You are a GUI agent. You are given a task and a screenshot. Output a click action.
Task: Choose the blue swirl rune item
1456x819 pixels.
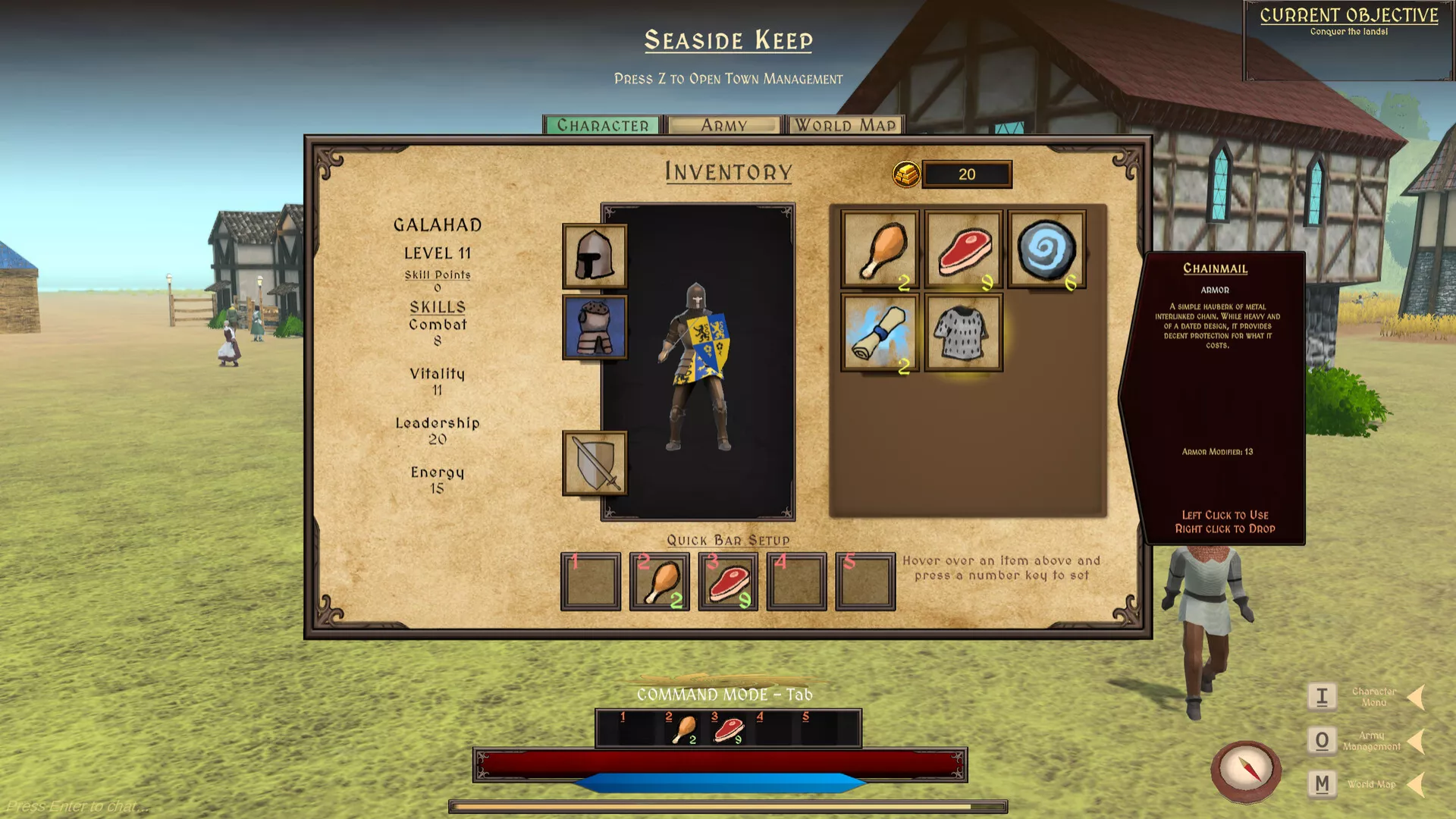point(1046,249)
